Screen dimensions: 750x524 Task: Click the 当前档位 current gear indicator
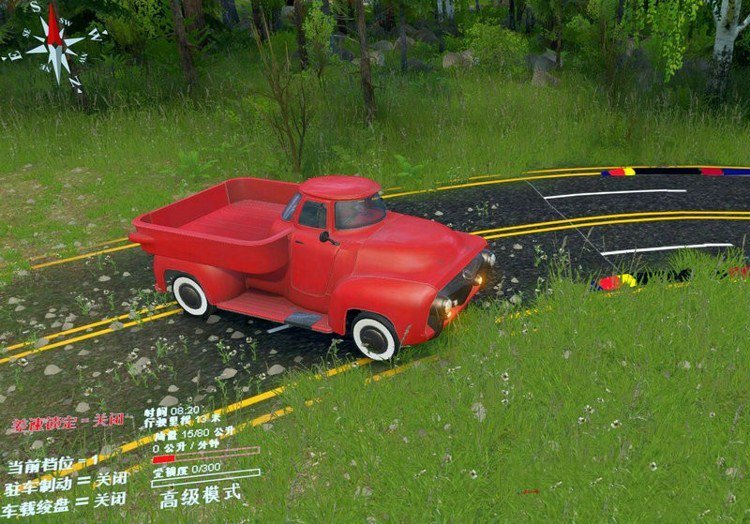point(52,465)
